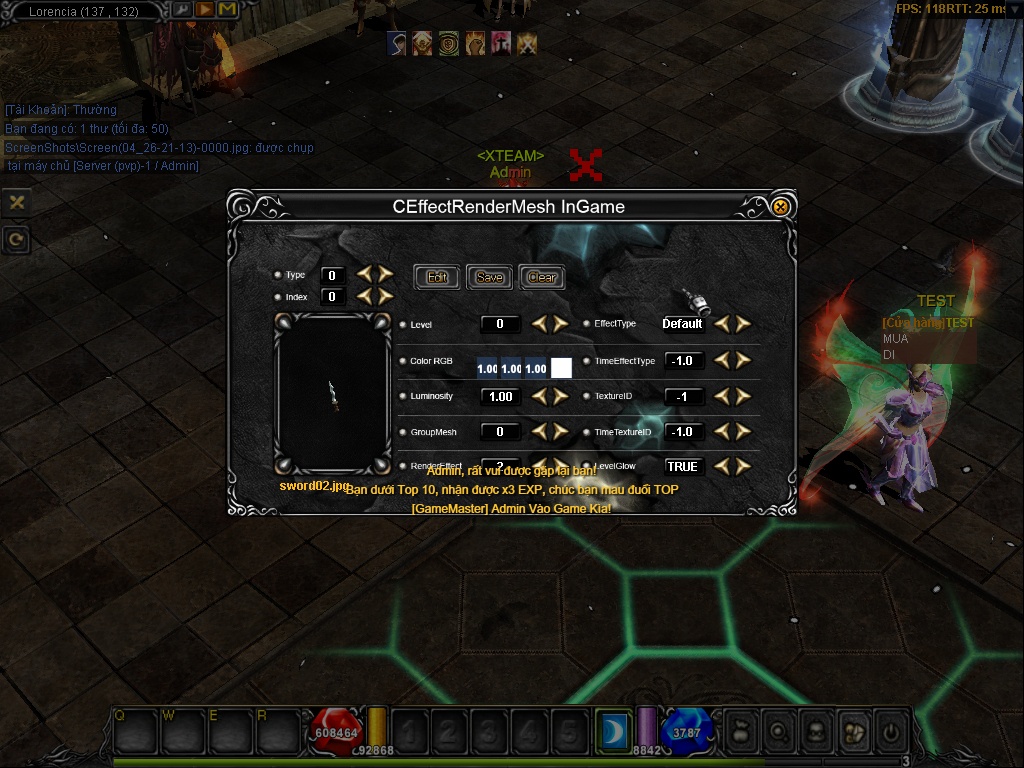Toggle LevelGlow with the right arrow

pos(743,466)
